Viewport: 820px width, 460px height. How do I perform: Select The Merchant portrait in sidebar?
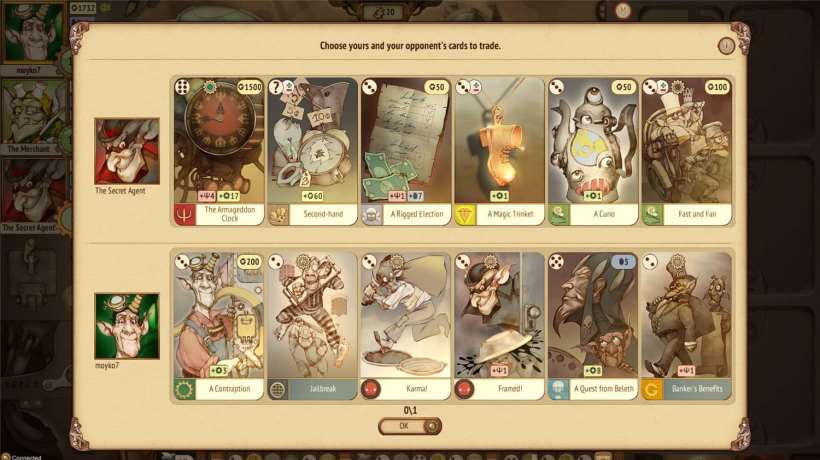tap(33, 111)
